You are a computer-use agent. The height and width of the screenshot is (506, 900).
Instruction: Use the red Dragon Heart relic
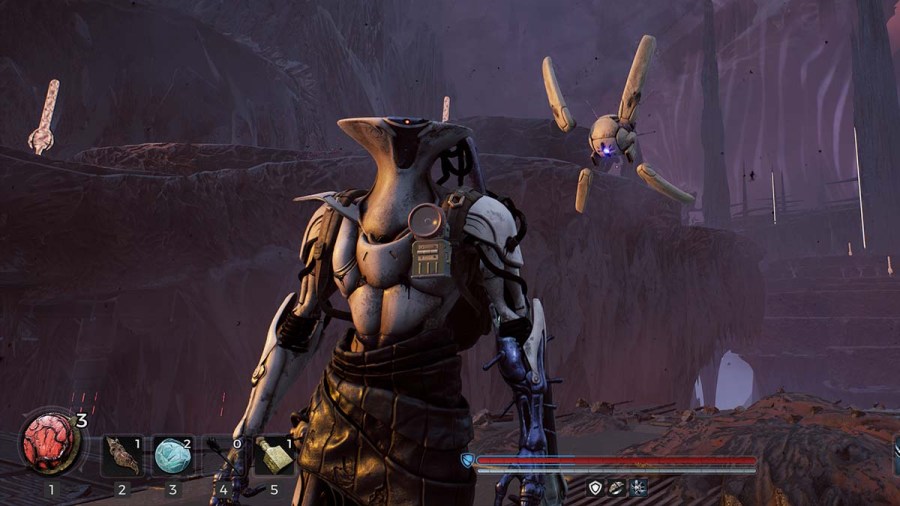pos(51,443)
